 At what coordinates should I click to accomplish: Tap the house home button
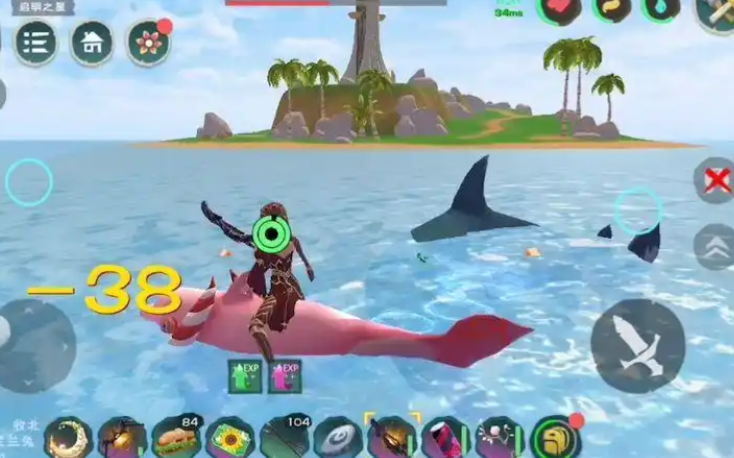(91, 43)
